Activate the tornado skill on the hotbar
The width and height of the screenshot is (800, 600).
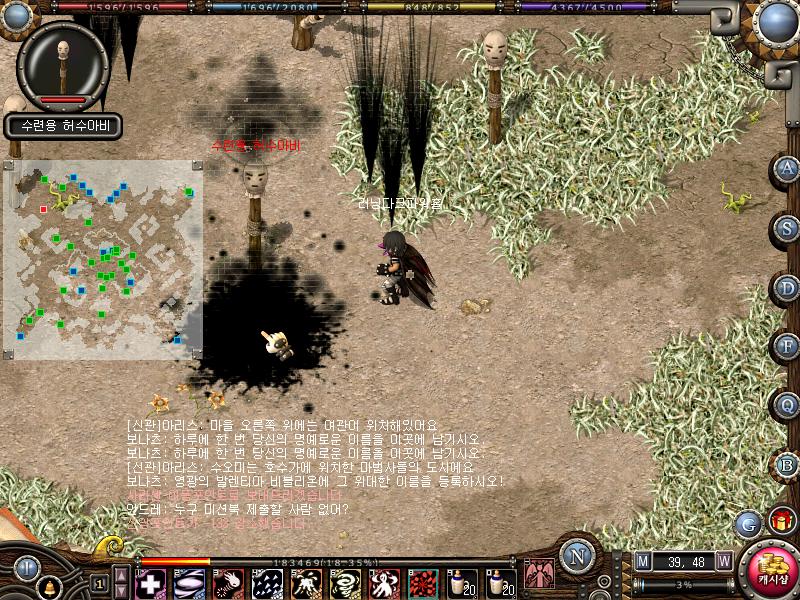coord(345,583)
